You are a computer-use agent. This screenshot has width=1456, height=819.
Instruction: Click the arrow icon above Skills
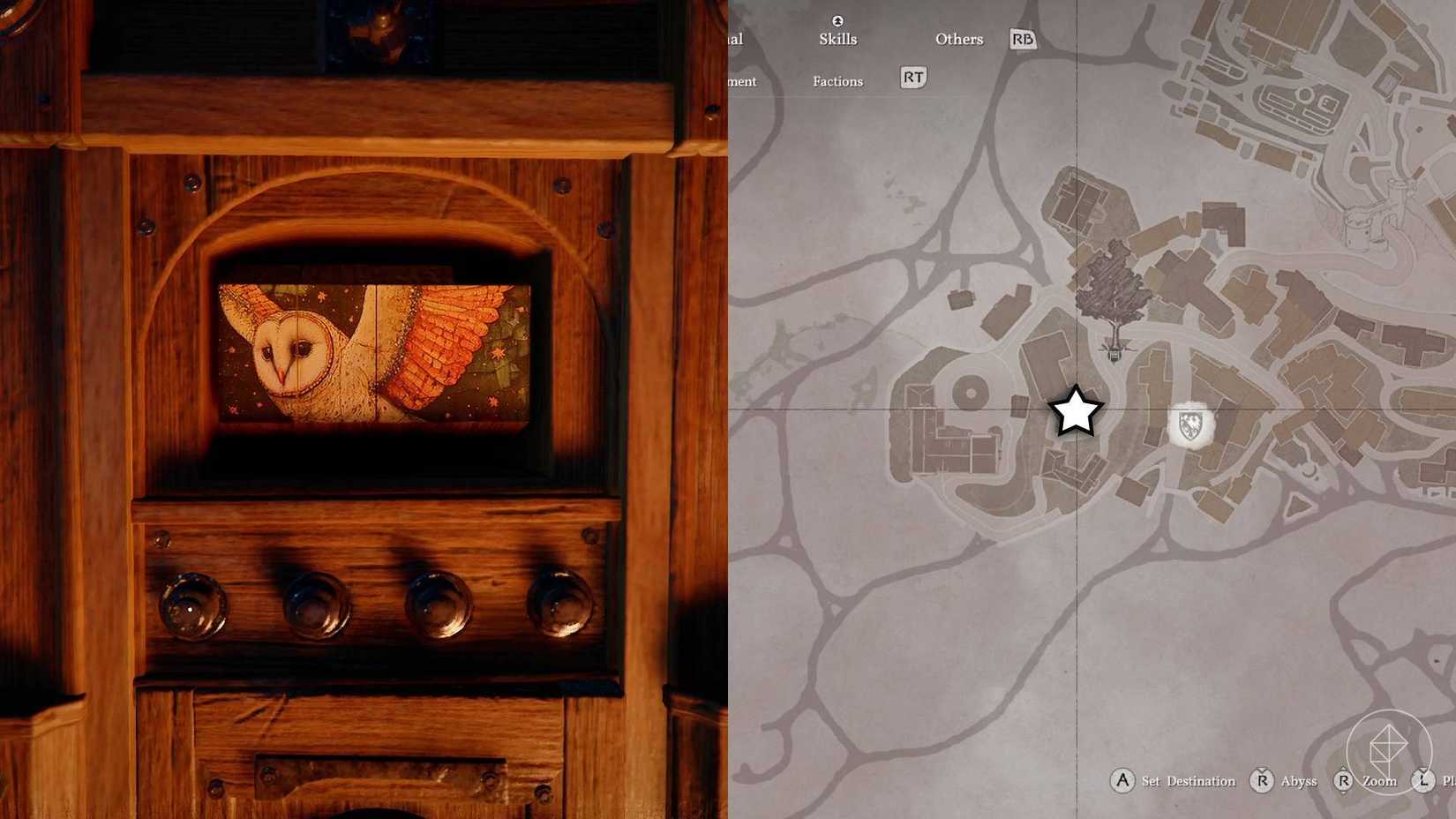coord(837,19)
